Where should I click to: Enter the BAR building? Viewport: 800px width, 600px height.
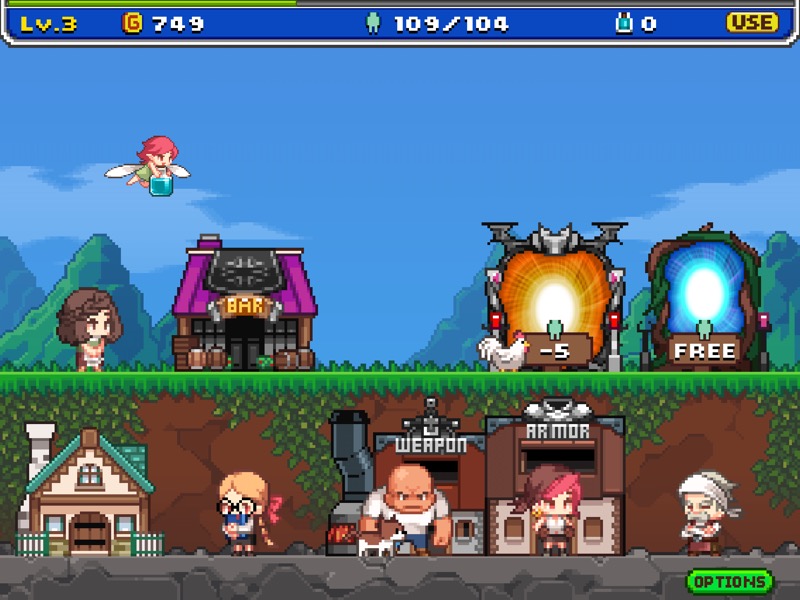[x=244, y=312]
